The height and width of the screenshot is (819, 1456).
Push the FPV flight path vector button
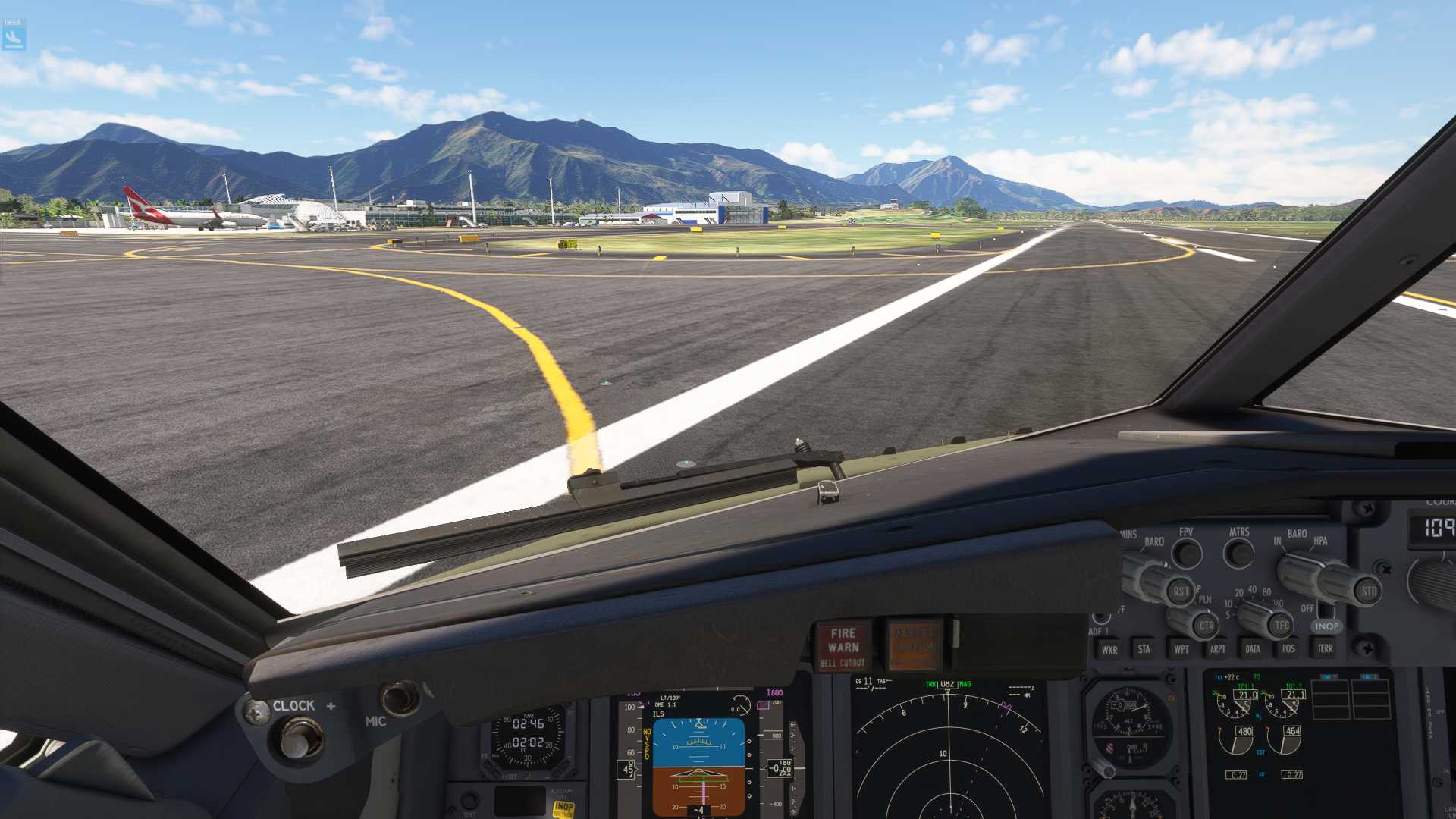pyautogui.click(x=1187, y=554)
